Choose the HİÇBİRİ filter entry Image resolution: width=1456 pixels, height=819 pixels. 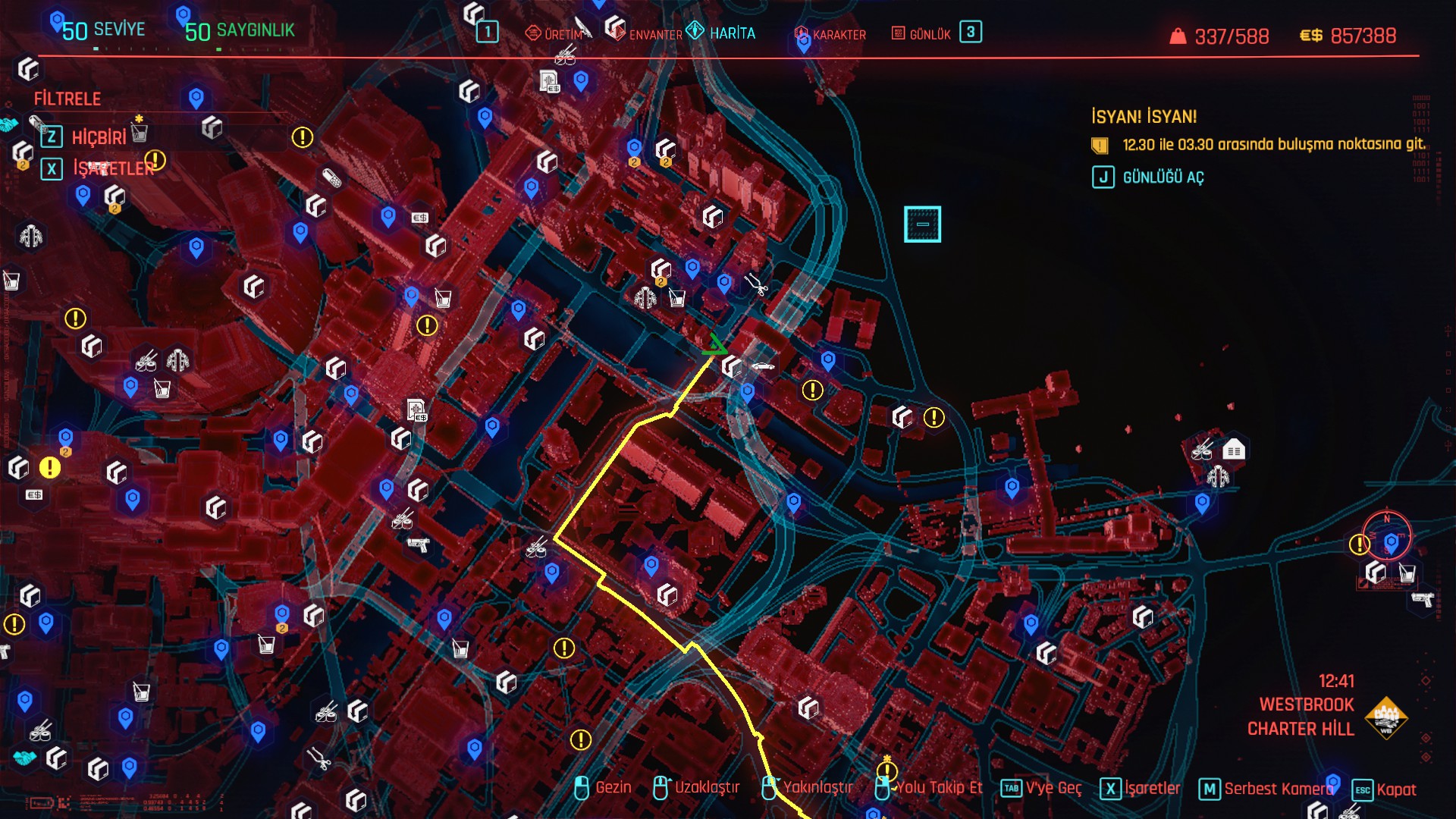pyautogui.click(x=99, y=137)
